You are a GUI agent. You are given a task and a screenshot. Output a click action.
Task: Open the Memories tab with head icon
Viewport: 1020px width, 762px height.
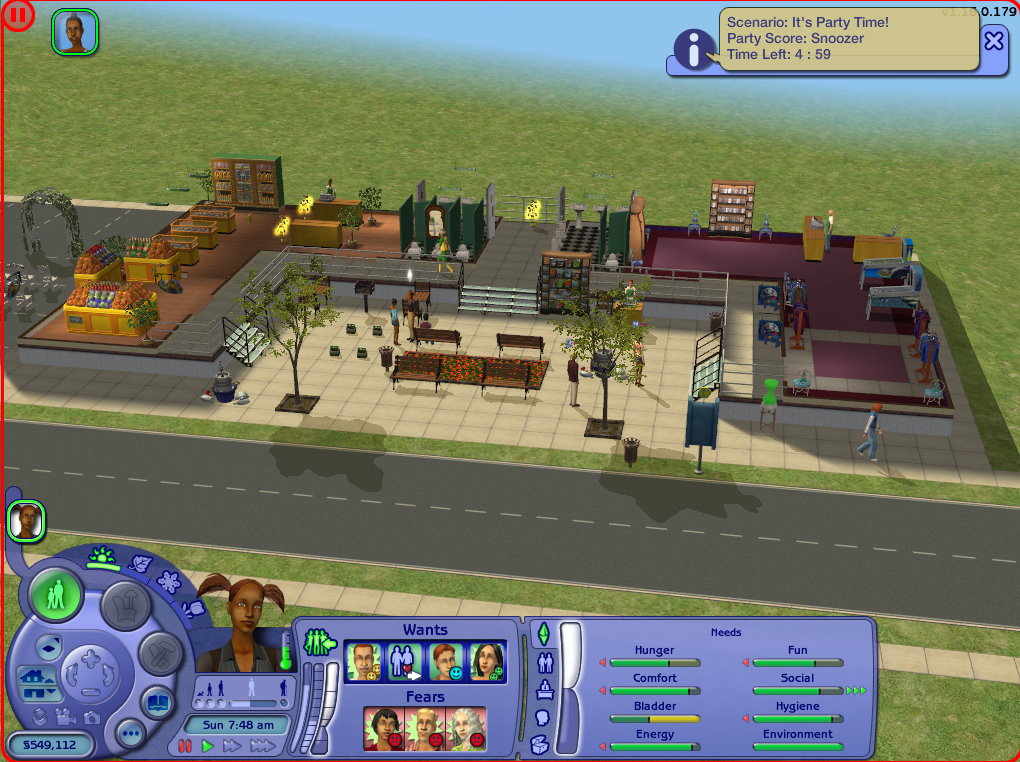click(544, 717)
